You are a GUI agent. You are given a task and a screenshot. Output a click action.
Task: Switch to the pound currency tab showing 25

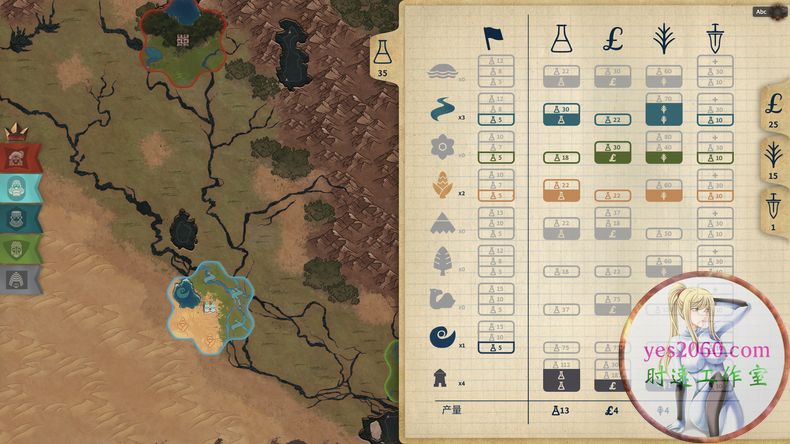771,108
